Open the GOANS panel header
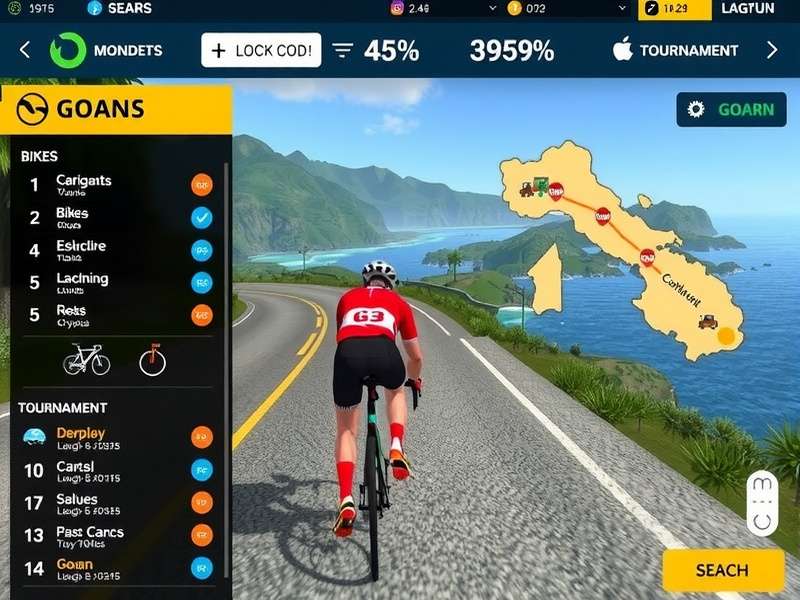This screenshot has height=600, width=800. [x=117, y=109]
